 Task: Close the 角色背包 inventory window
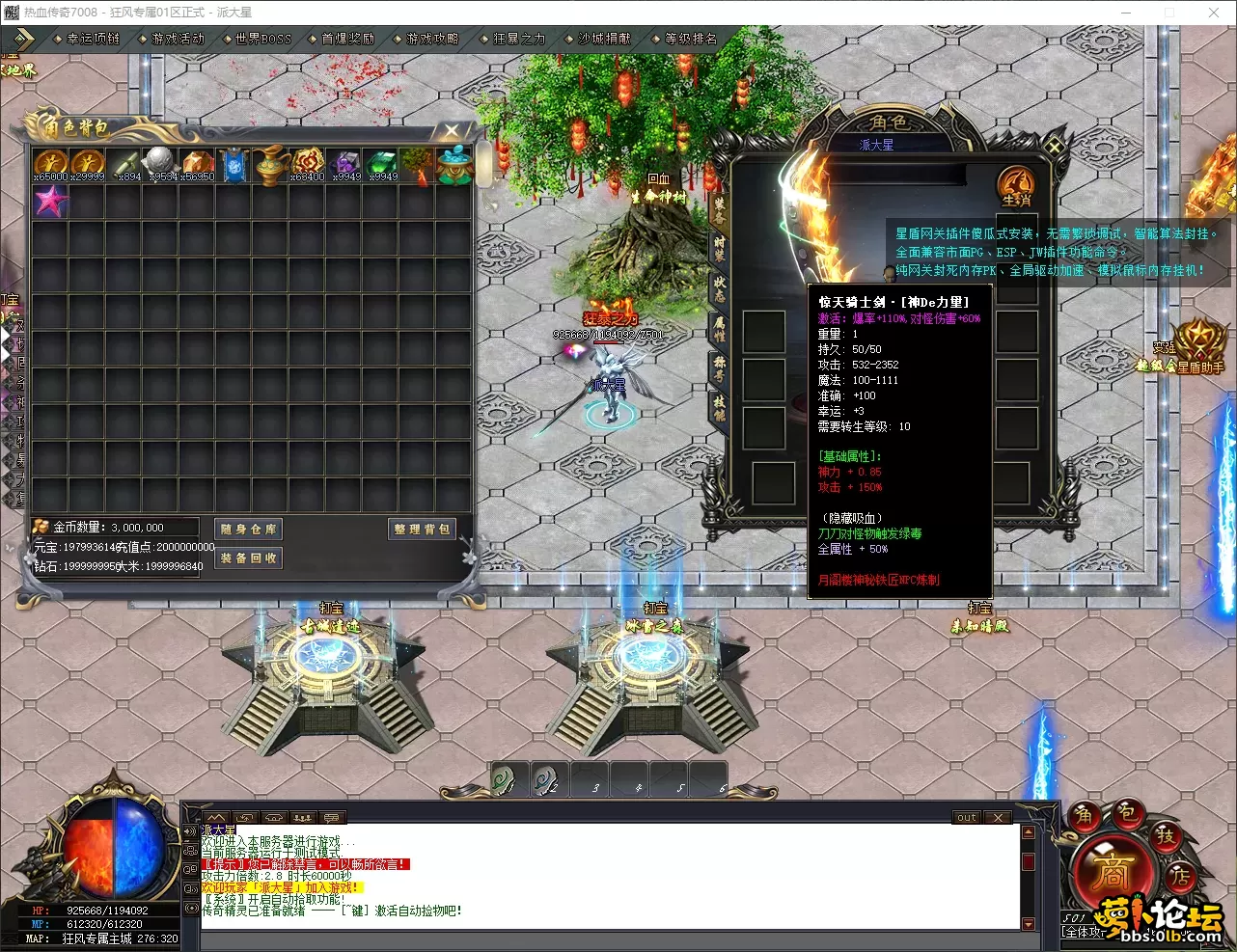451,130
